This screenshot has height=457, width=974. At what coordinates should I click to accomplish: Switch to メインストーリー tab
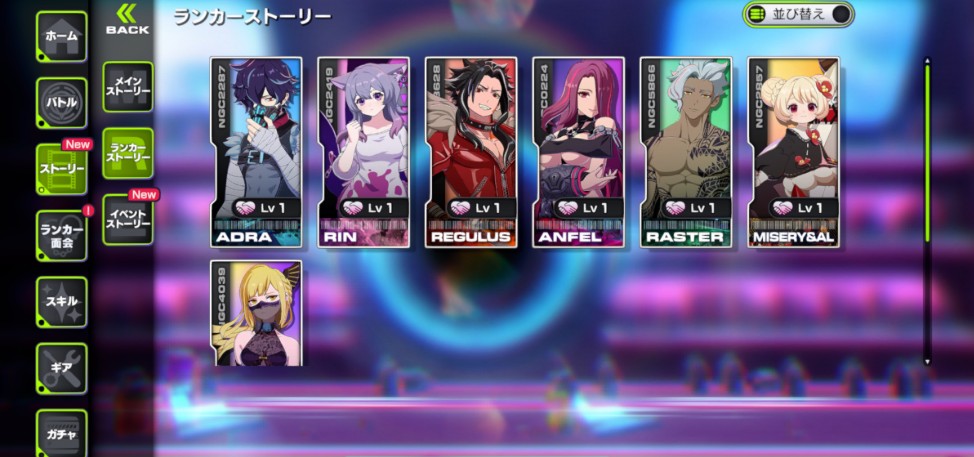pyautogui.click(x=128, y=87)
